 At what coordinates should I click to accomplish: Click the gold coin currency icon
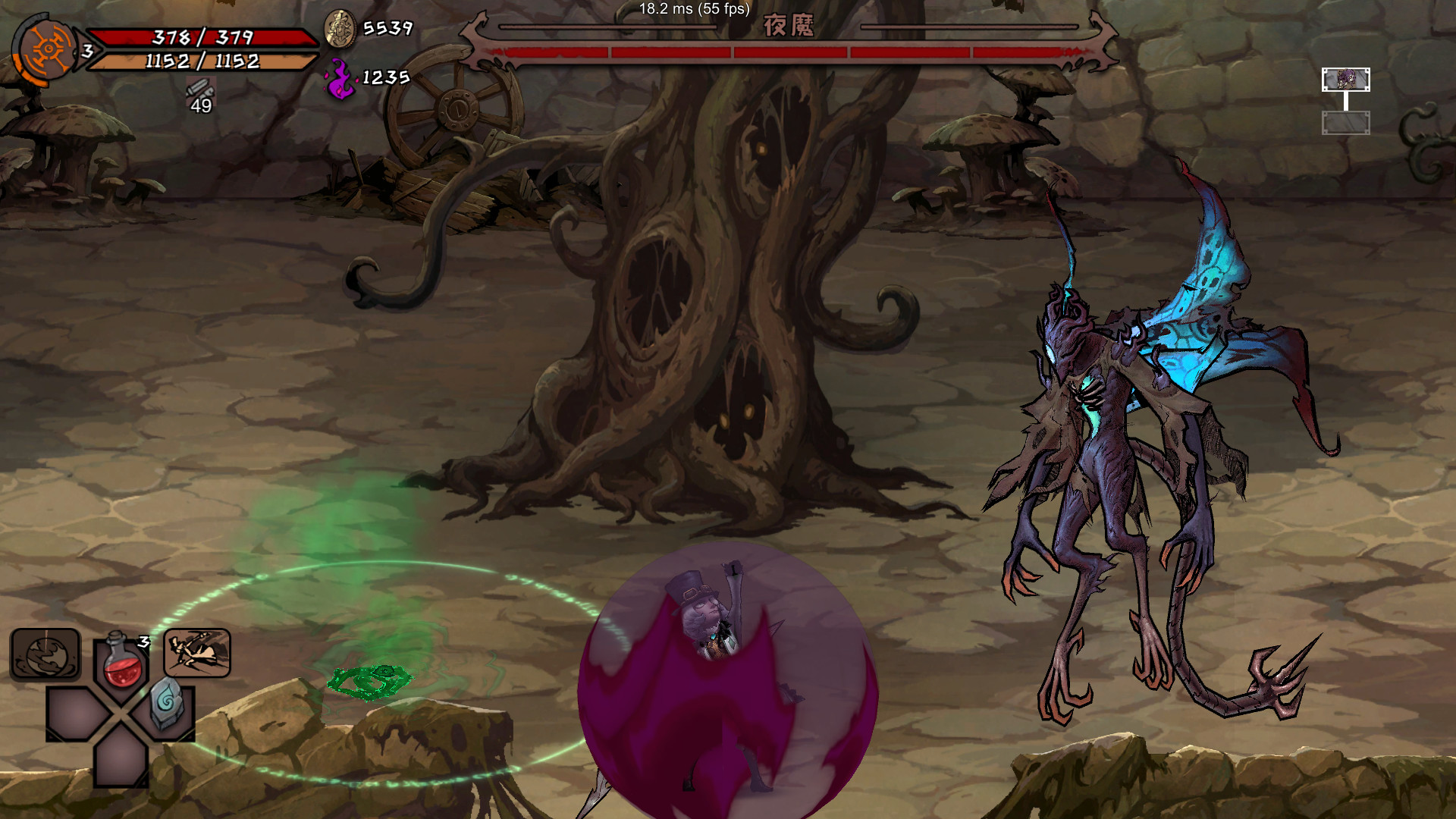click(340, 29)
